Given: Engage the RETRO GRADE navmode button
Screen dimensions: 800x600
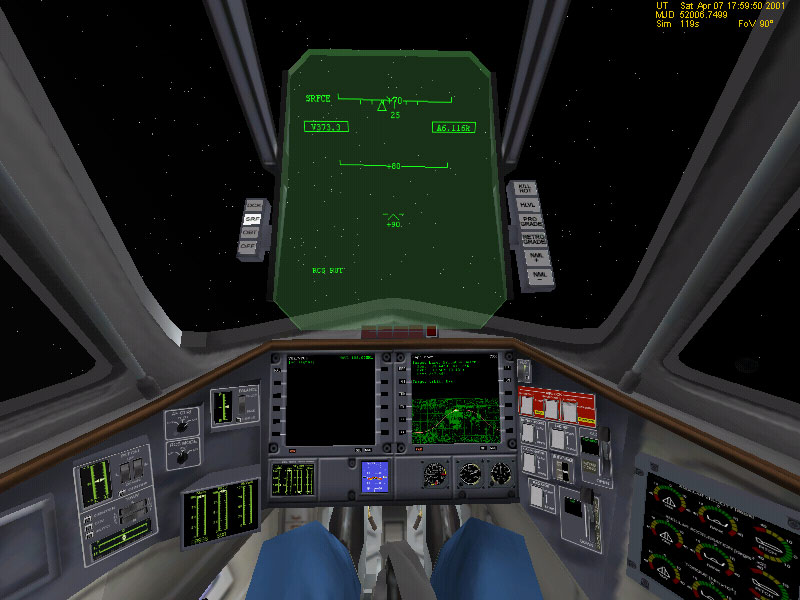Looking at the screenshot, I should point(534,238).
